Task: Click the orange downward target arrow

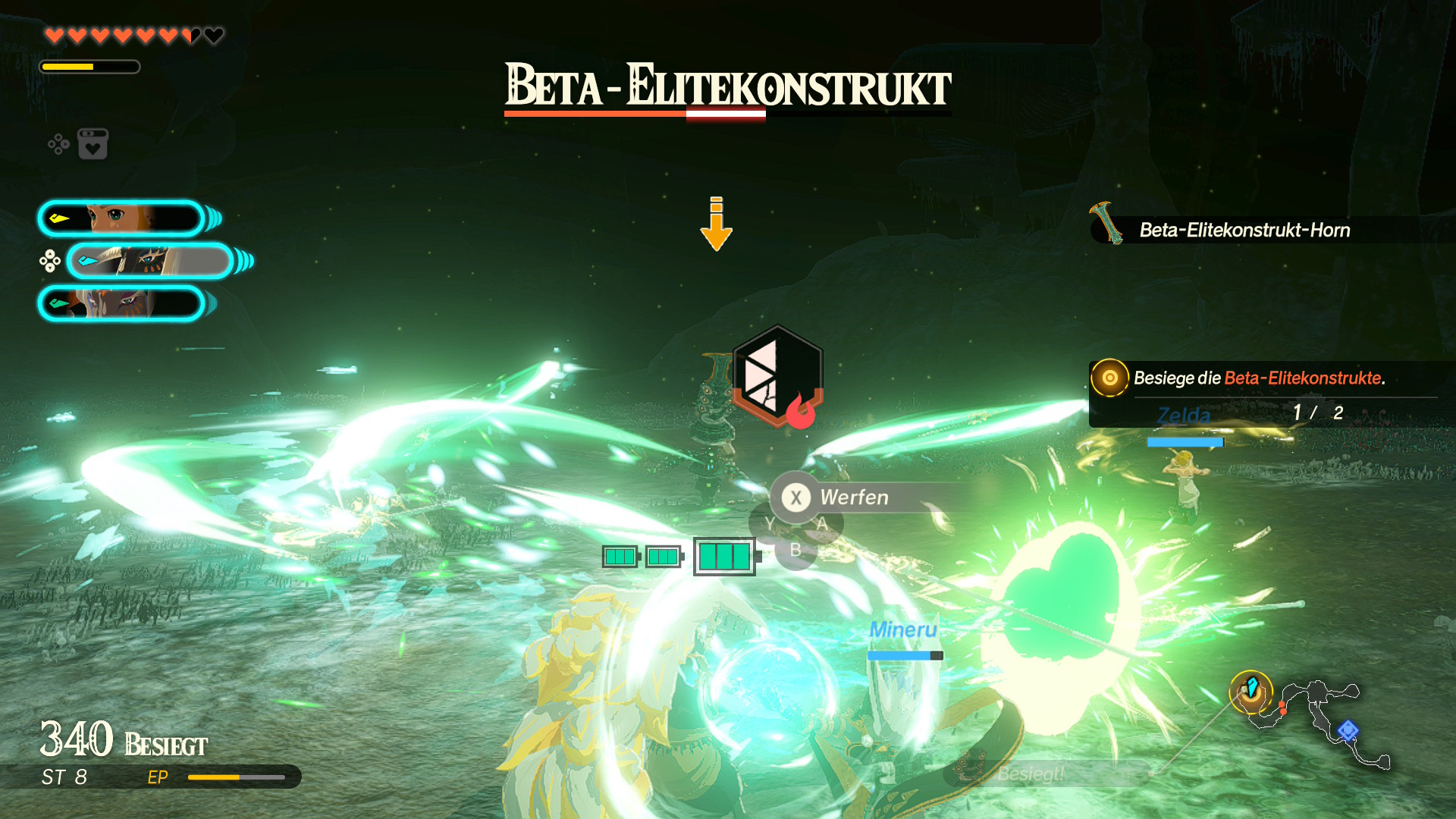Action: click(716, 224)
